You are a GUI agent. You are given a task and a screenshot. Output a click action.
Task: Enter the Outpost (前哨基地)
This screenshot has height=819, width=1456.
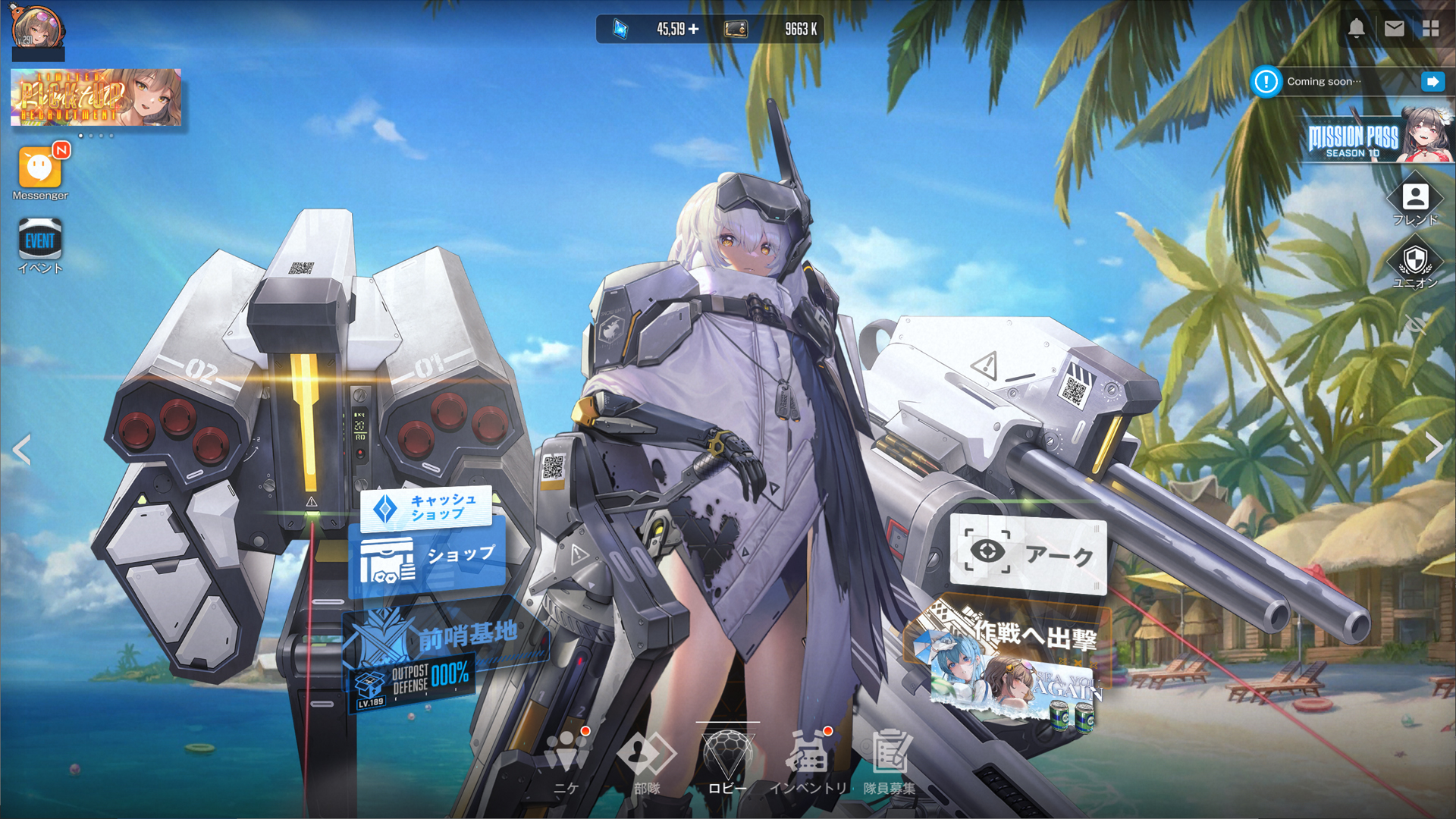point(447,637)
